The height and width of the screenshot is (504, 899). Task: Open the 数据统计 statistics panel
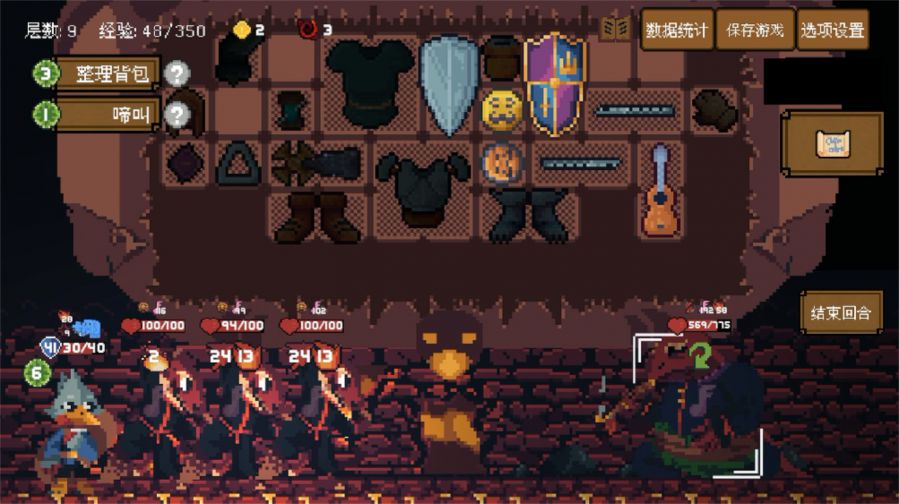[x=677, y=30]
